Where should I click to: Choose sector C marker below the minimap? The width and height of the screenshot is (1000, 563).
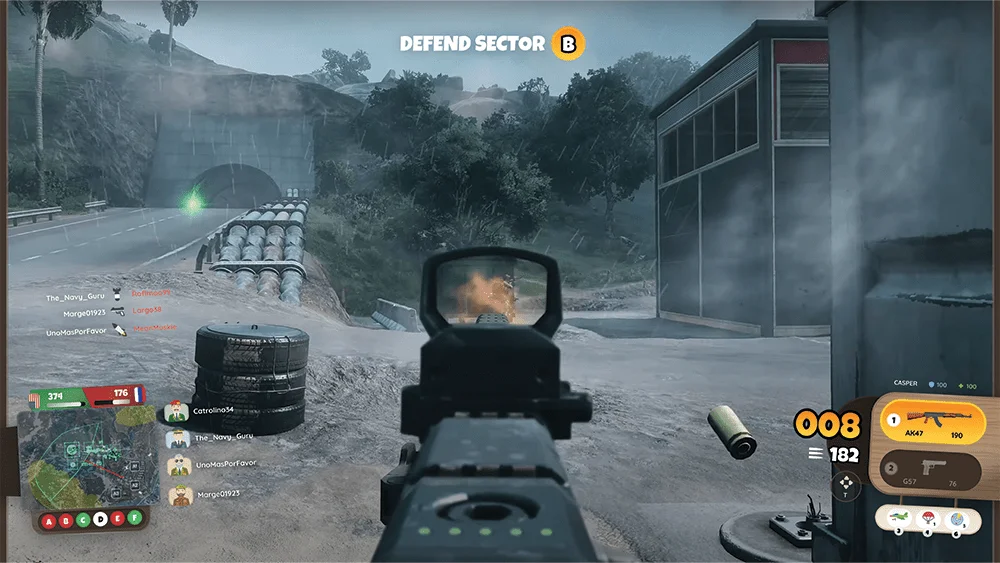83,519
